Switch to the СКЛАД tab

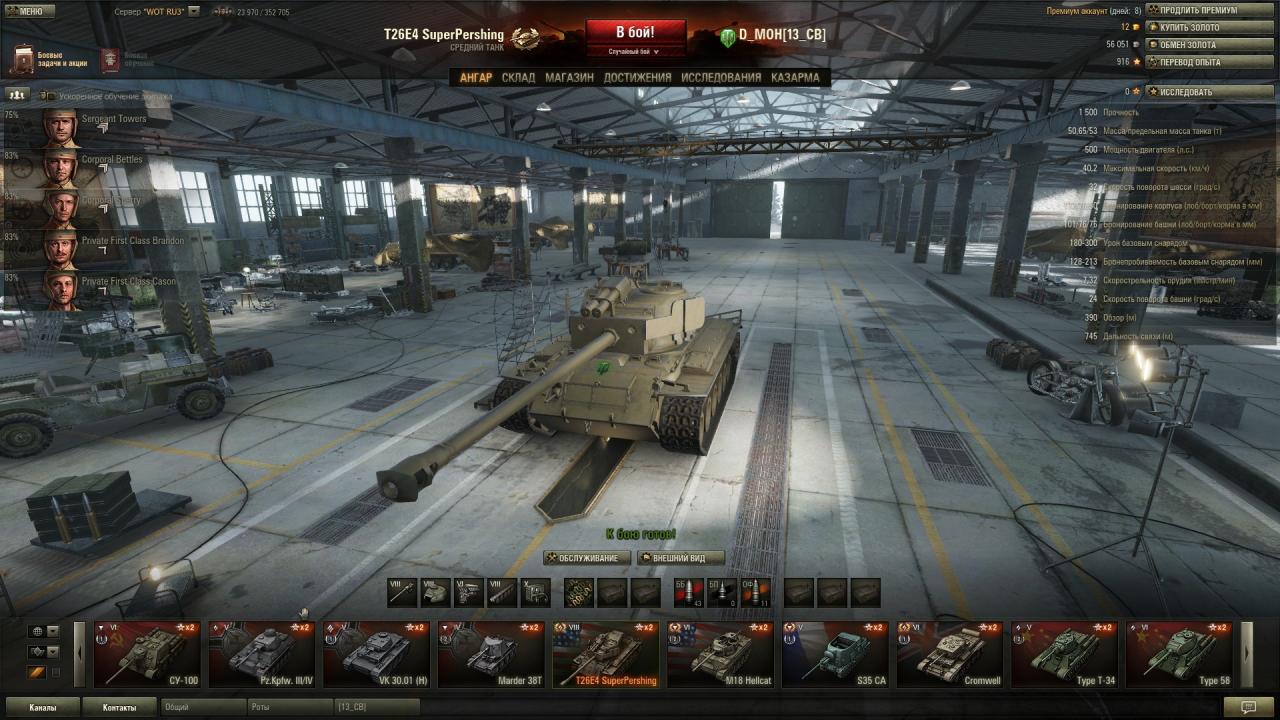518,77
